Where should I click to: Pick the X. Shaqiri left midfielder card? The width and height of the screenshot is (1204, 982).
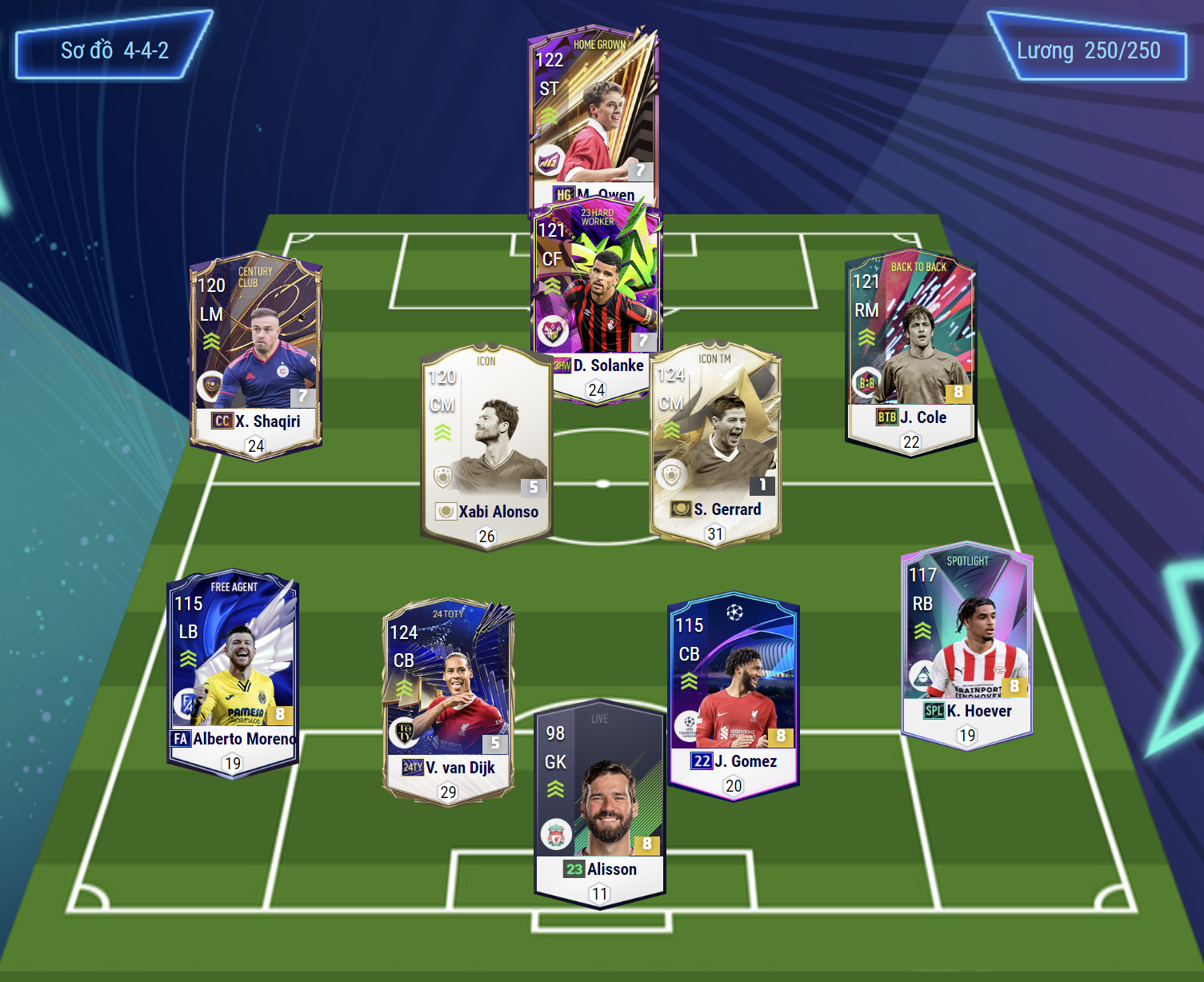256,352
